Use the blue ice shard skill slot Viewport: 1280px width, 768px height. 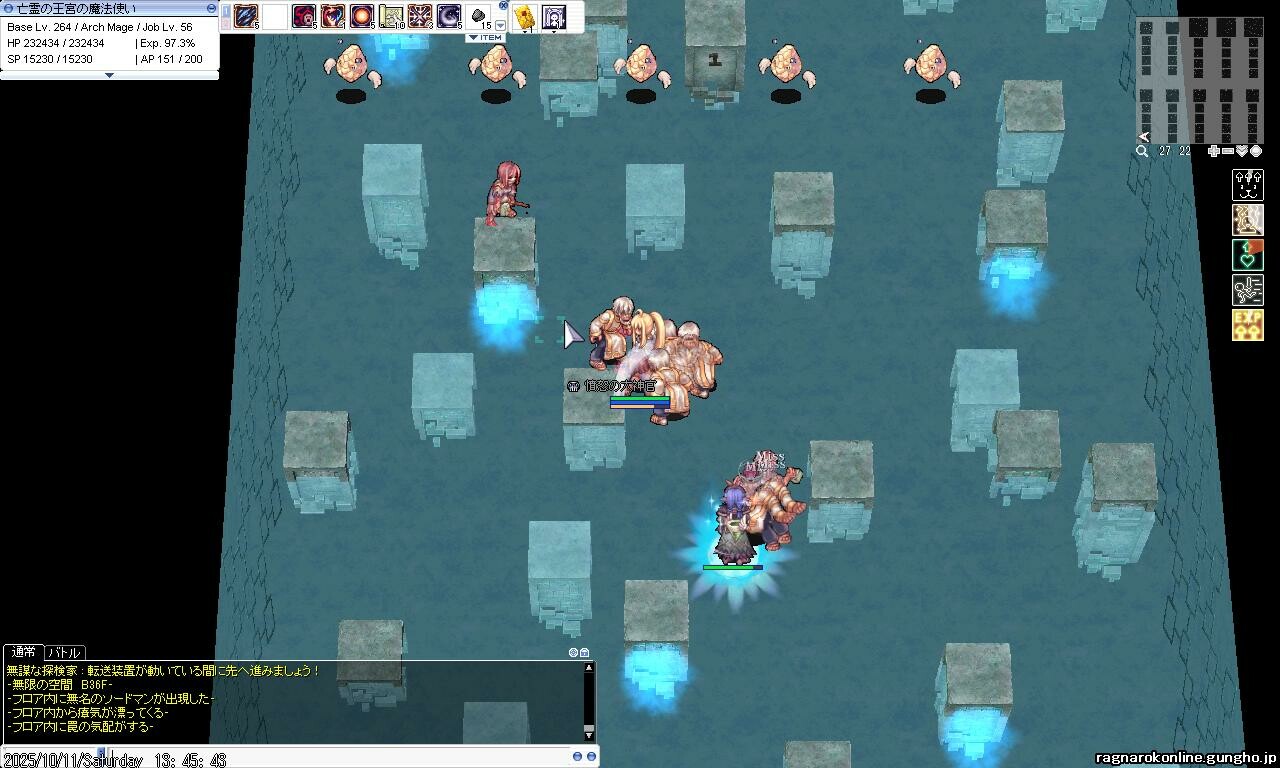pyautogui.click(x=246, y=16)
